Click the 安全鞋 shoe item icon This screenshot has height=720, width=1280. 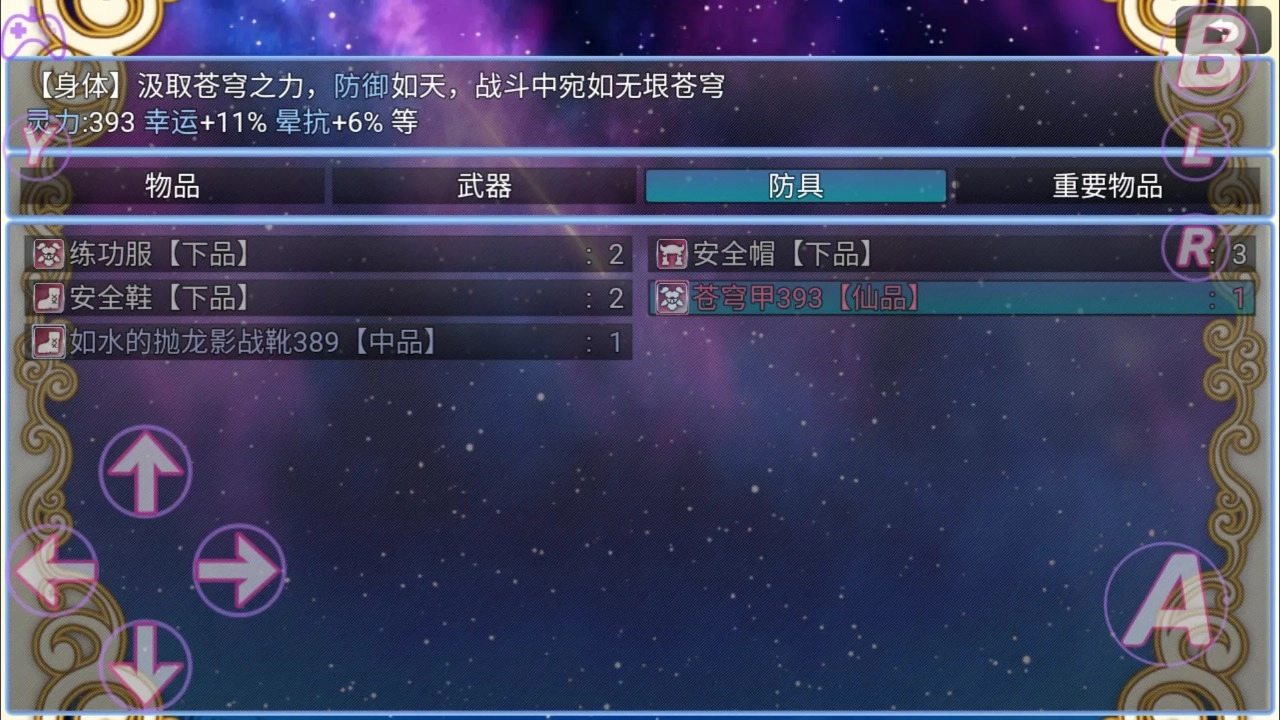point(47,298)
